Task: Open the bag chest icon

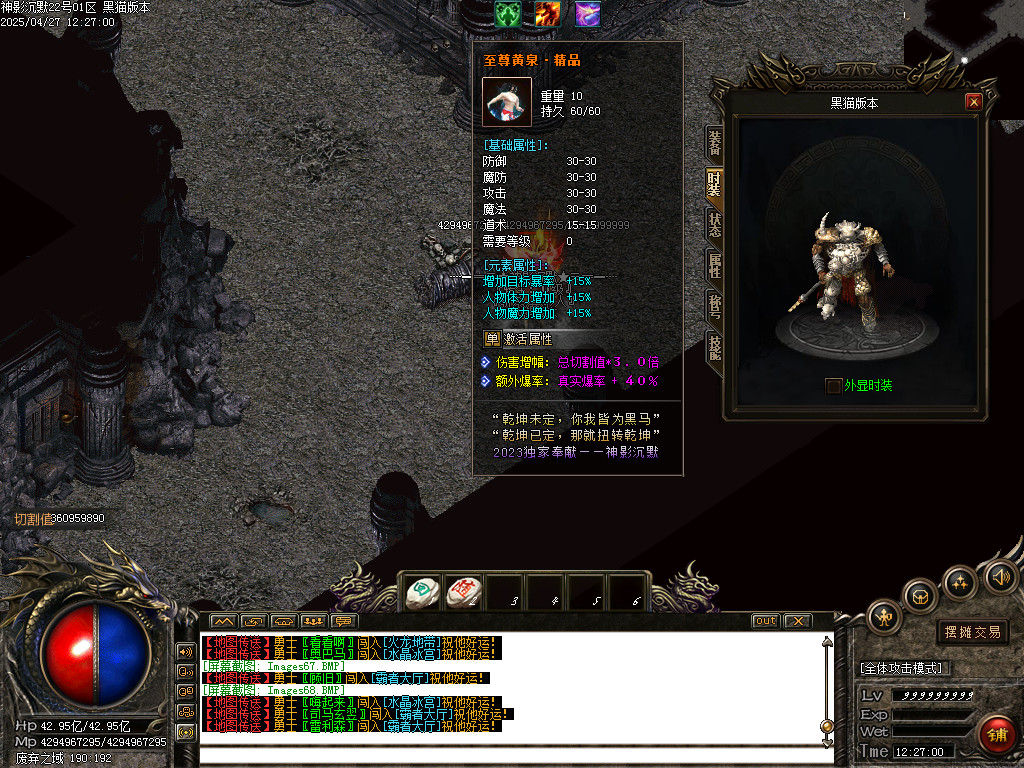Action: click(921, 597)
